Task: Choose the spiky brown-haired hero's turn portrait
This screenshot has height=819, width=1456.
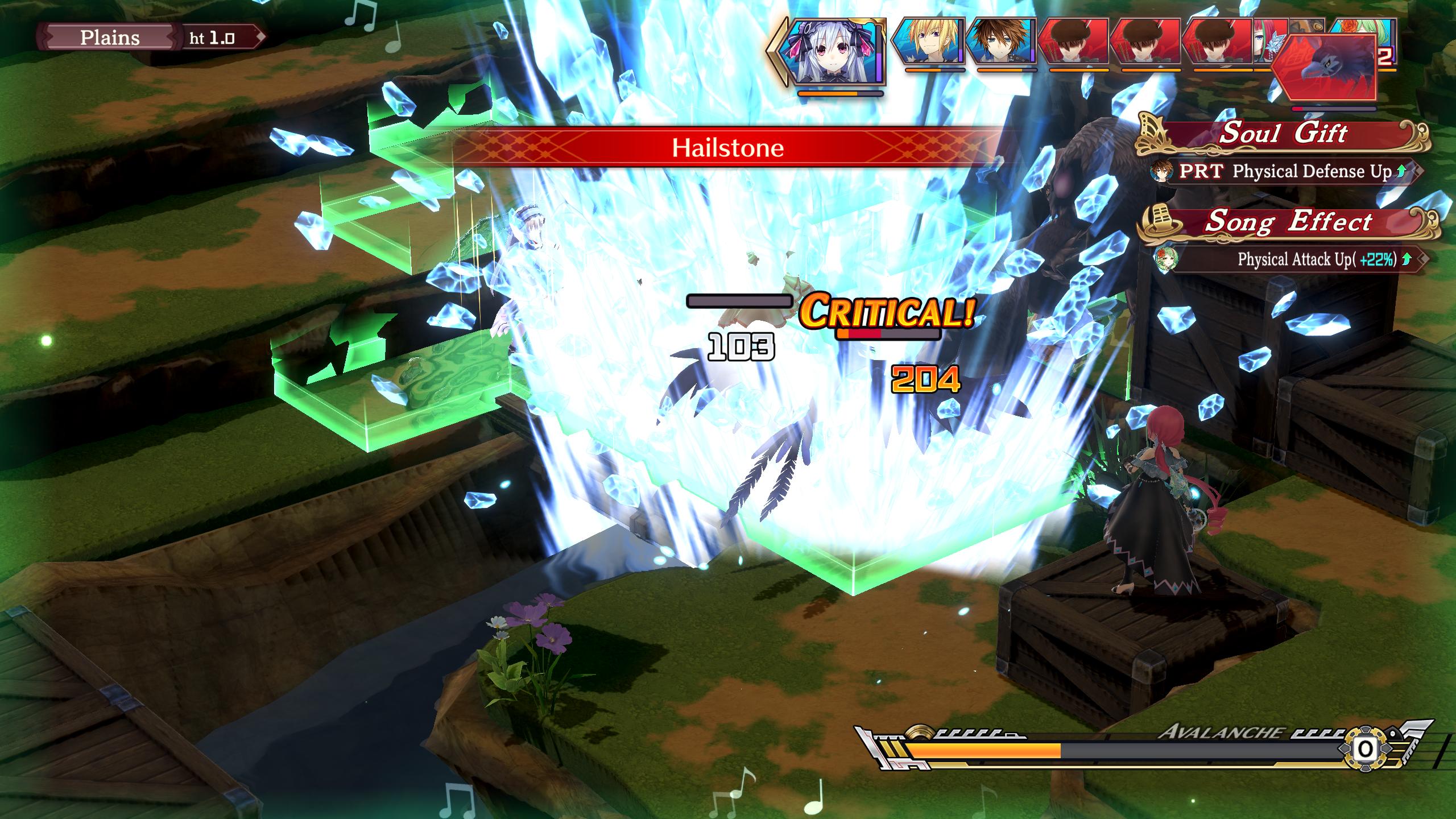Action: pos(1001,42)
